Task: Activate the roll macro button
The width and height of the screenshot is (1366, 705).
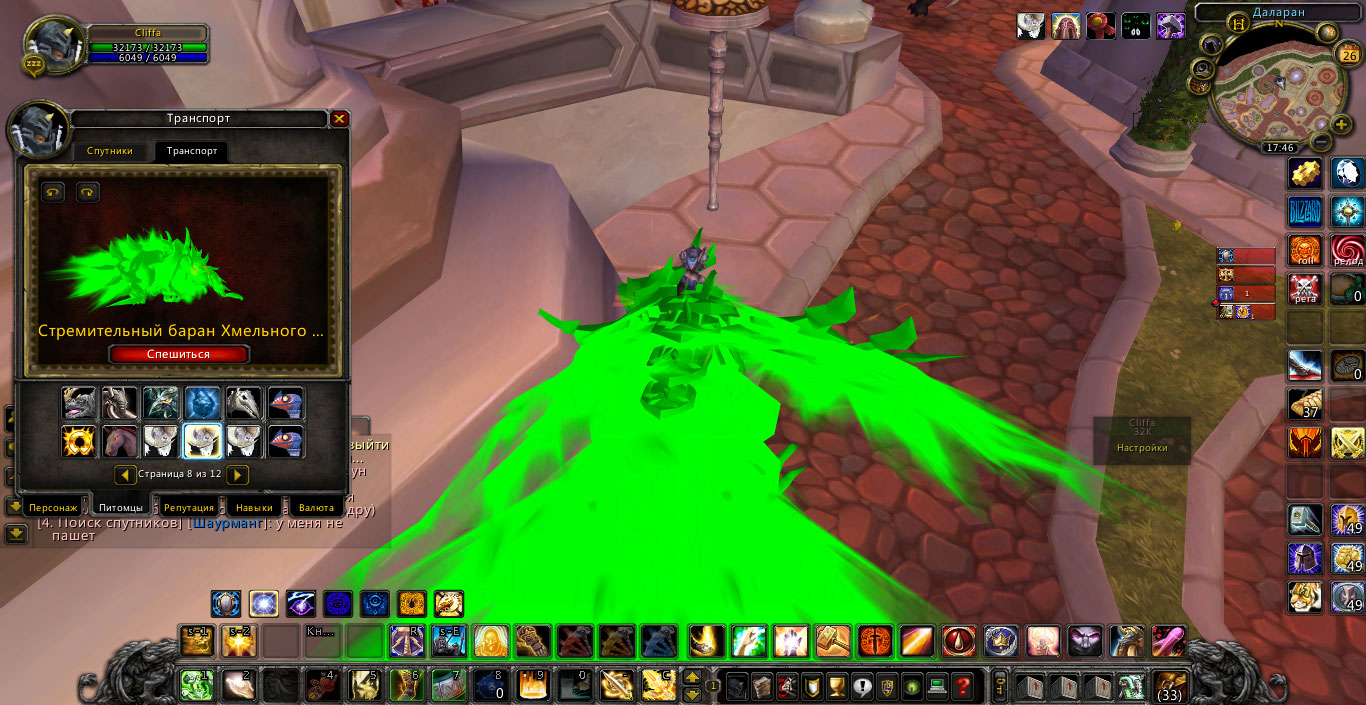Action: [x=1304, y=250]
